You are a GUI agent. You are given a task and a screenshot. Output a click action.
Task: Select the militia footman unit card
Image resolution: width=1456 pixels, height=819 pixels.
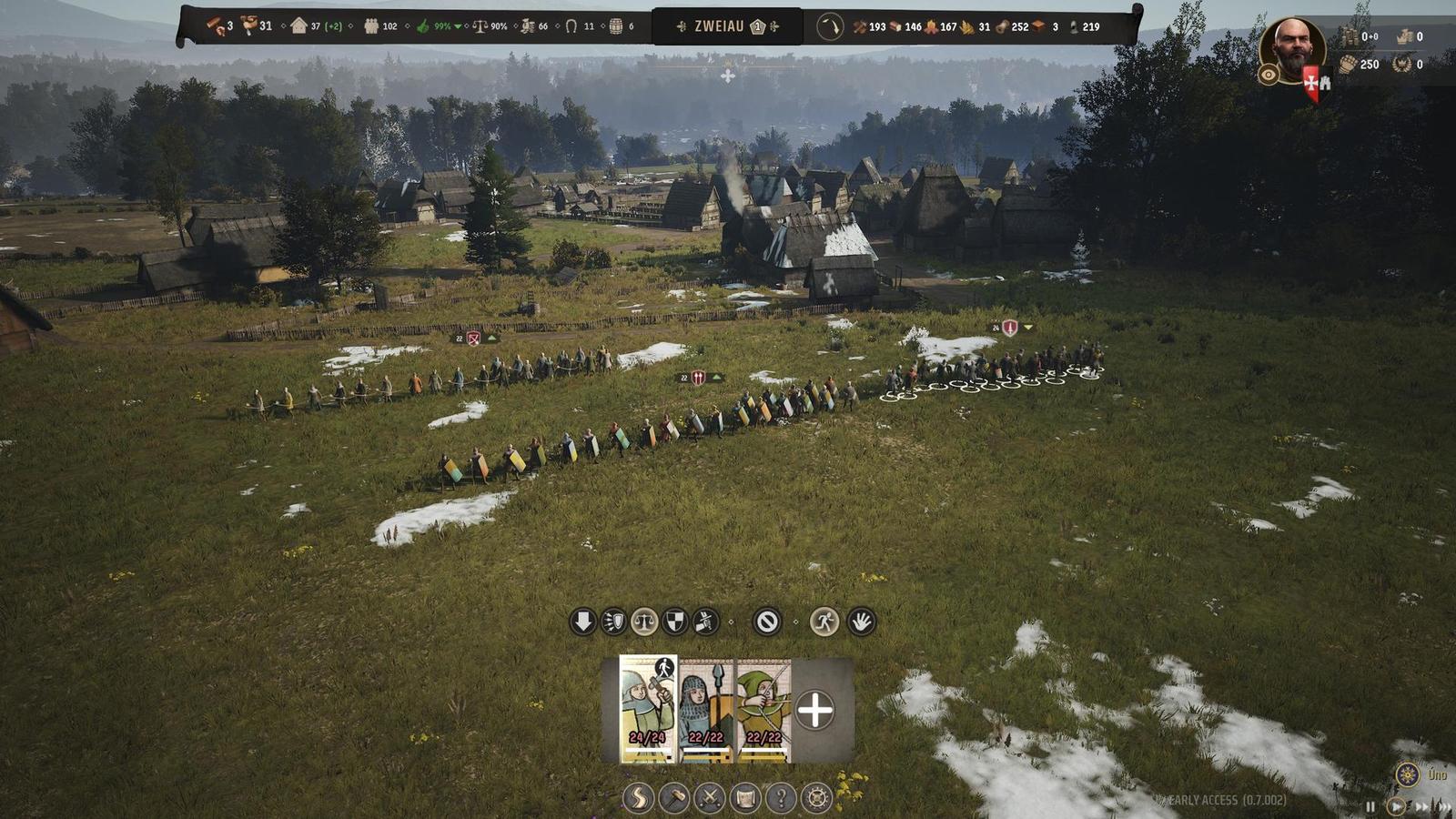tap(648, 709)
